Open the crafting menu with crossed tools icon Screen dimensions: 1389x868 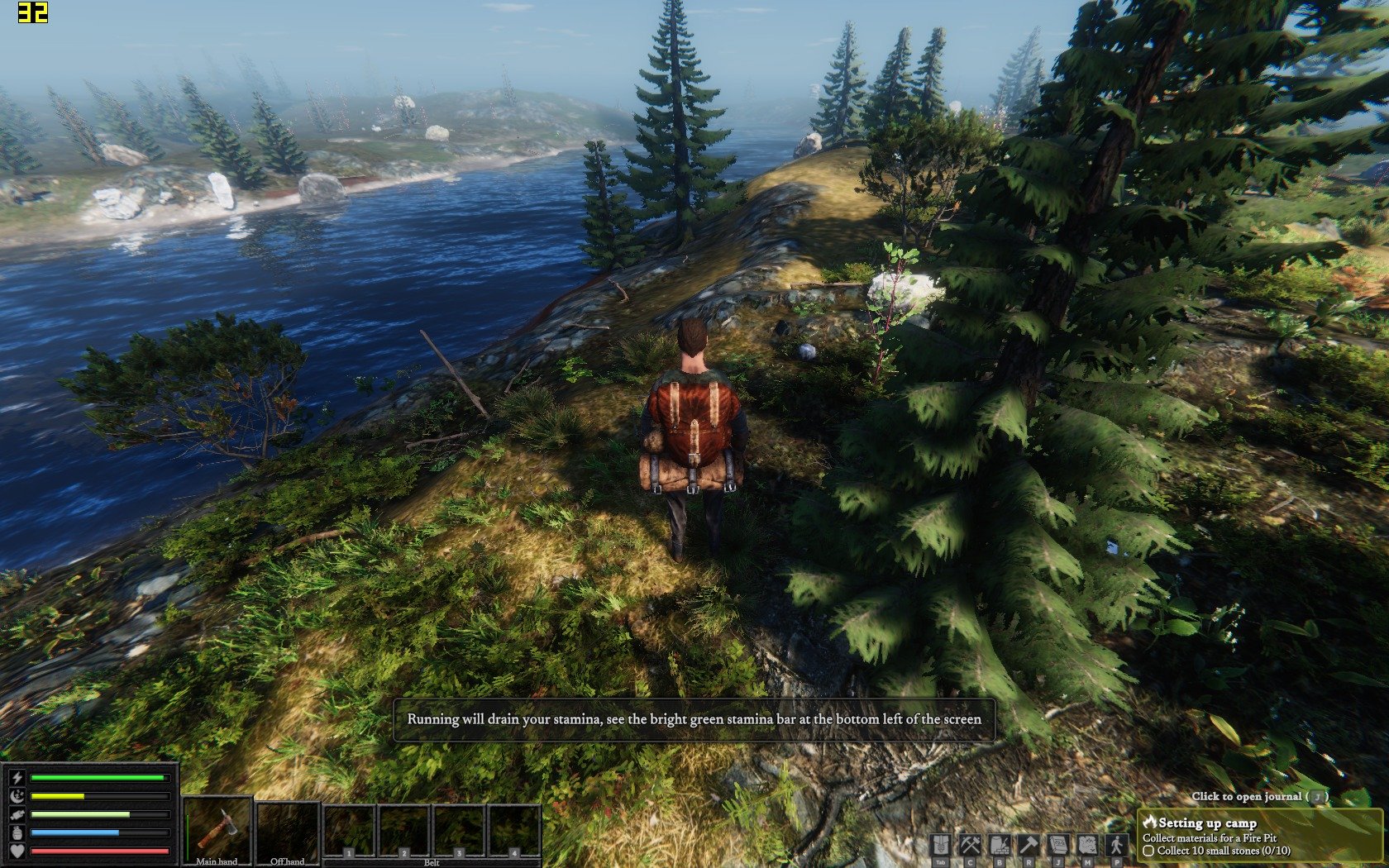[x=969, y=845]
